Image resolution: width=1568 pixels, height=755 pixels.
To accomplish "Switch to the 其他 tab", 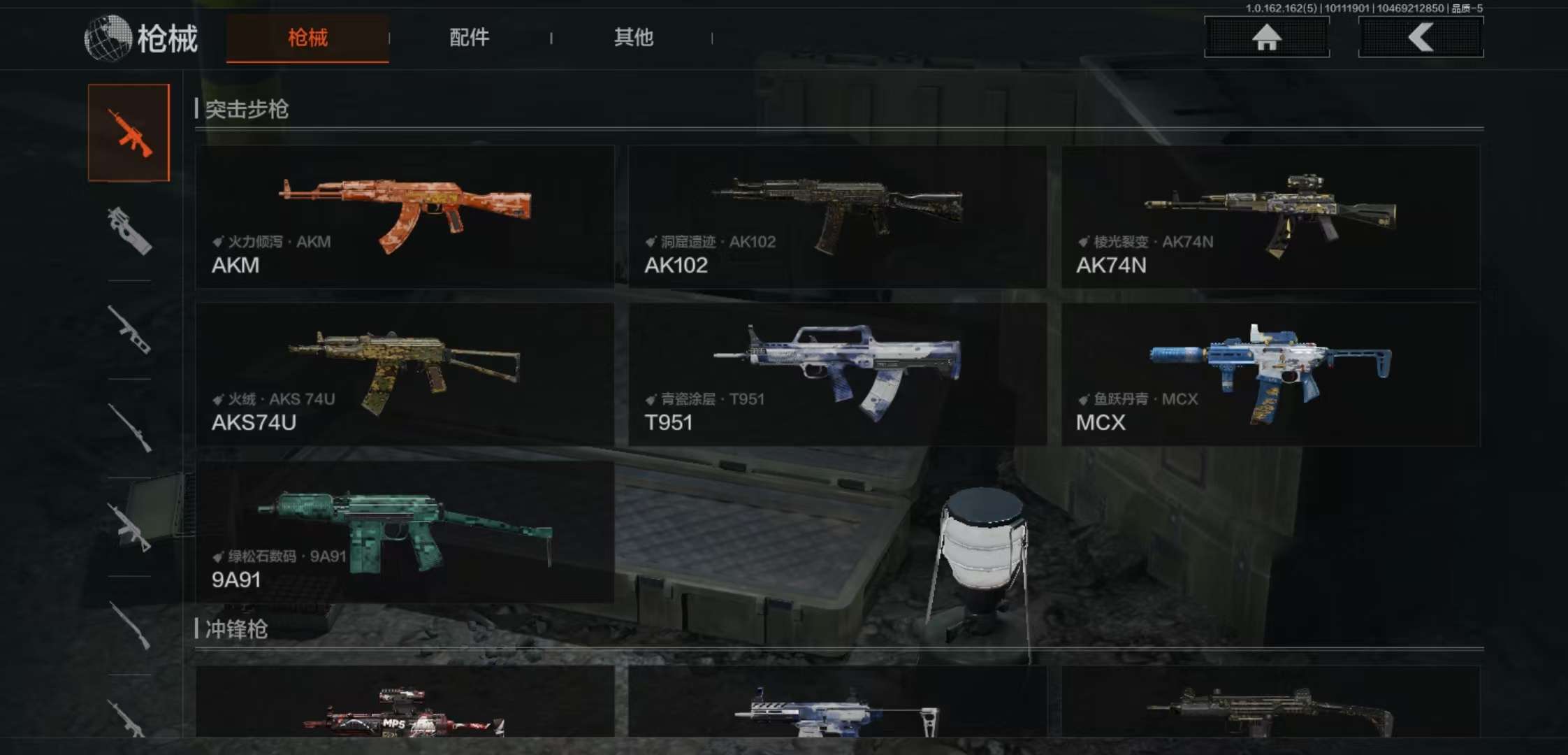I will tap(633, 38).
